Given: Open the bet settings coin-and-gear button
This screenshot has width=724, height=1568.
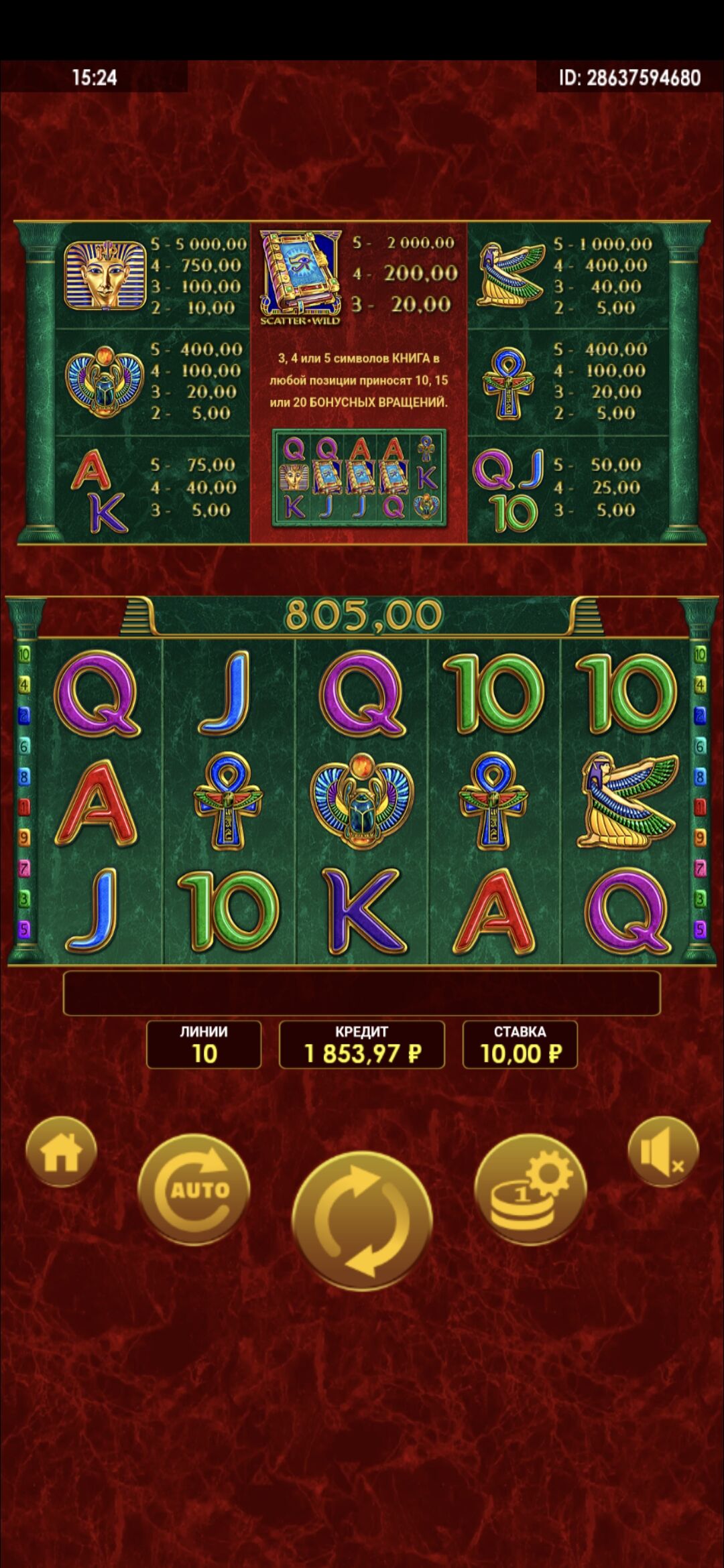Looking at the screenshot, I should pyautogui.click(x=530, y=1189).
